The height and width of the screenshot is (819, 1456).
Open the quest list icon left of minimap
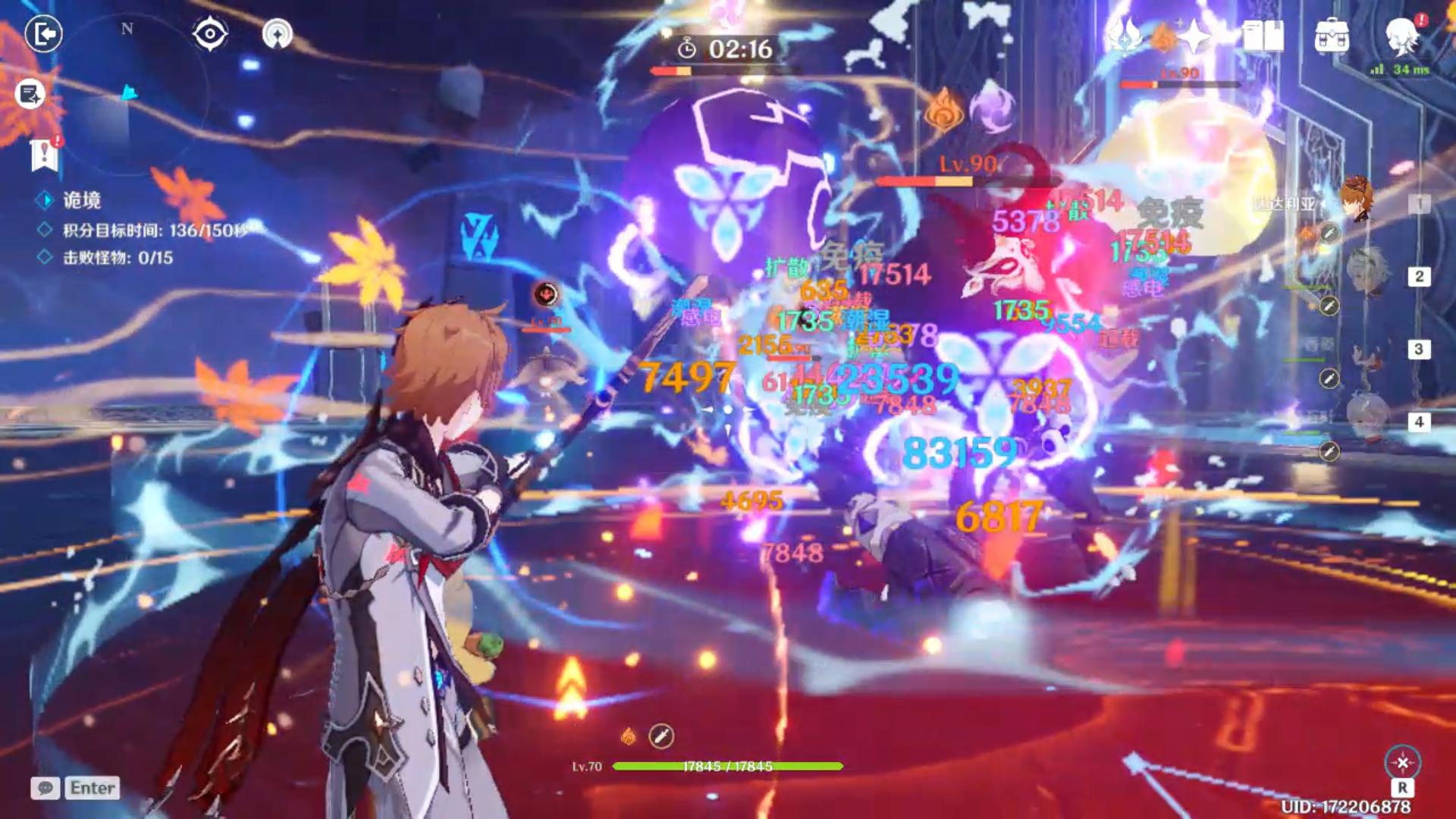click(x=30, y=94)
